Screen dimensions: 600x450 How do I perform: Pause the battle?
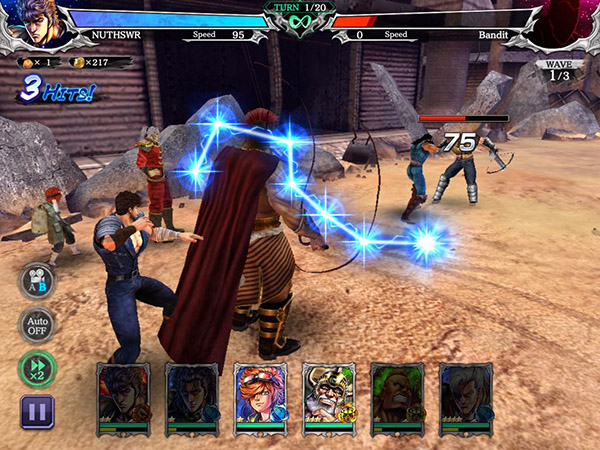point(37,411)
